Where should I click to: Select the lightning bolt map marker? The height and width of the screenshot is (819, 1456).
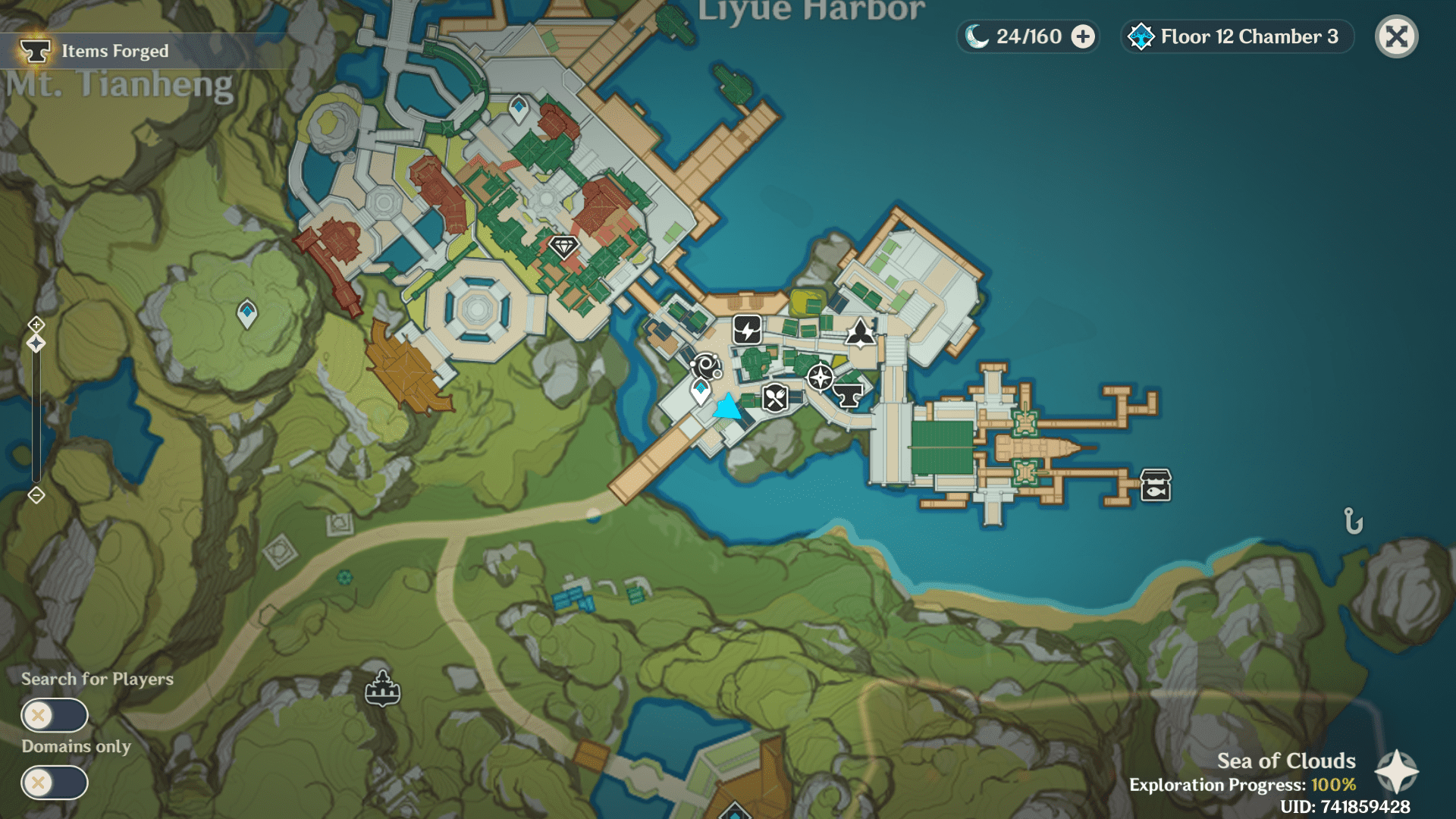tap(747, 330)
